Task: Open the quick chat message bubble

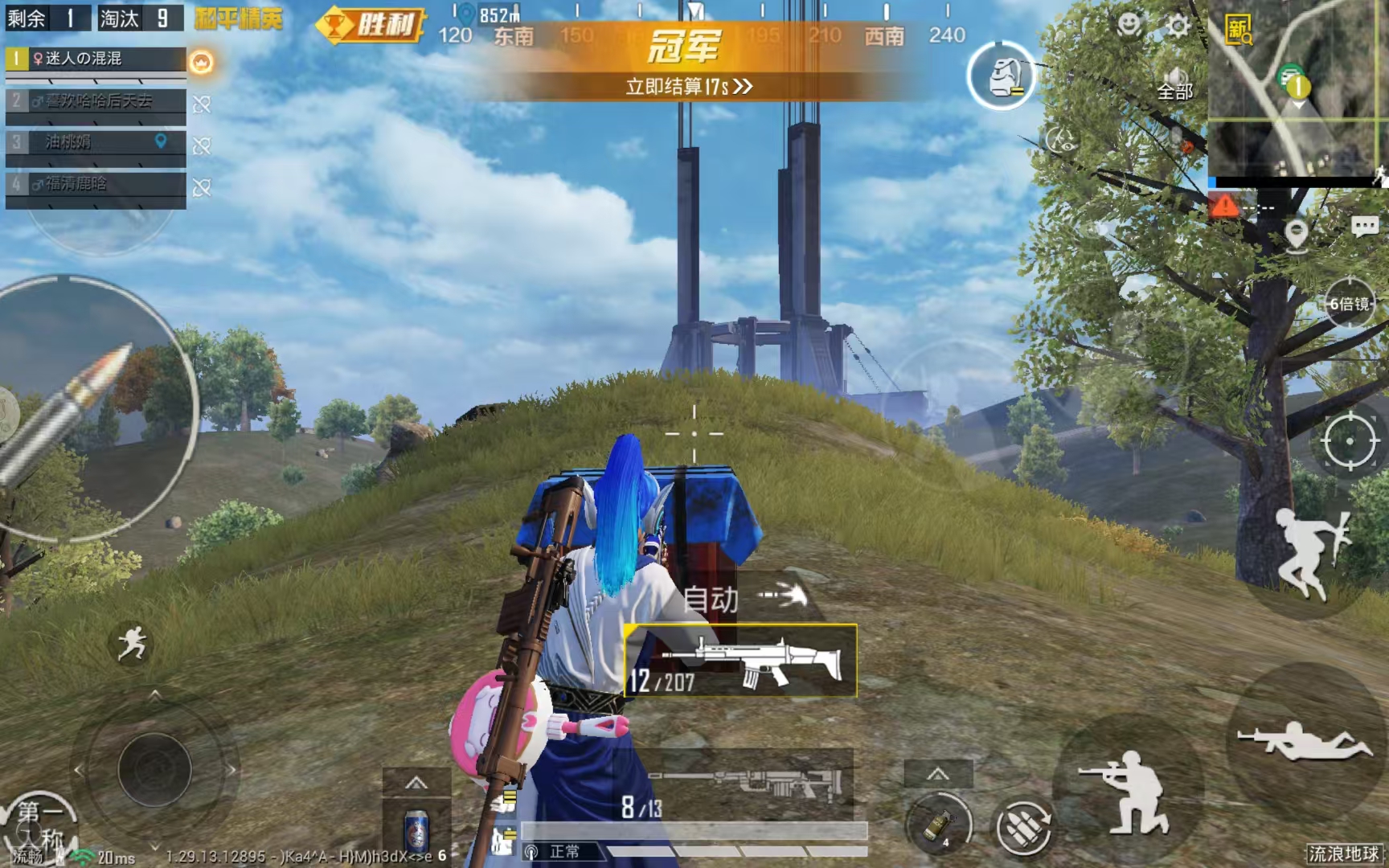Action: coord(1364,227)
